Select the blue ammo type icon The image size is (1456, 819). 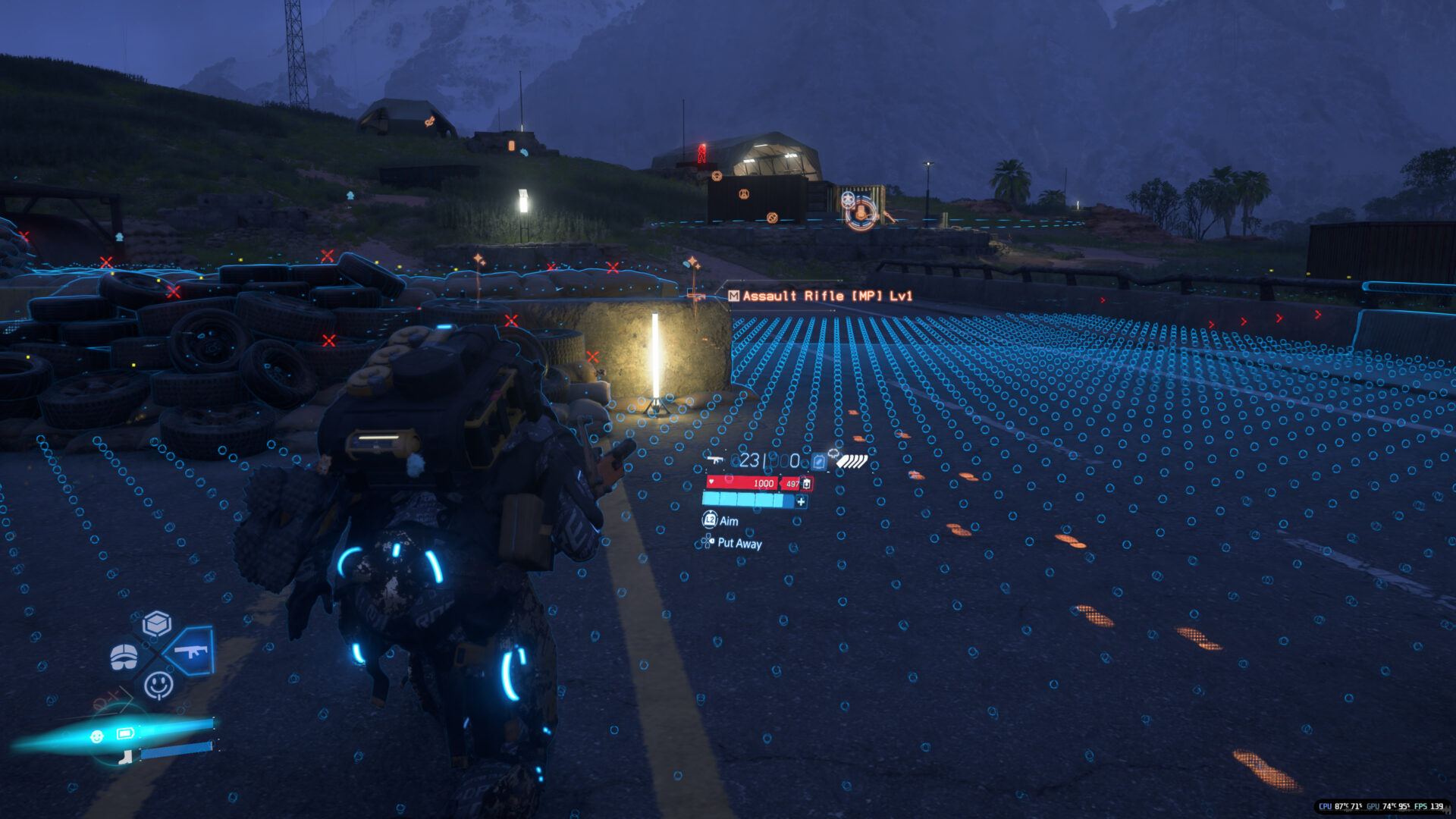pos(818,461)
